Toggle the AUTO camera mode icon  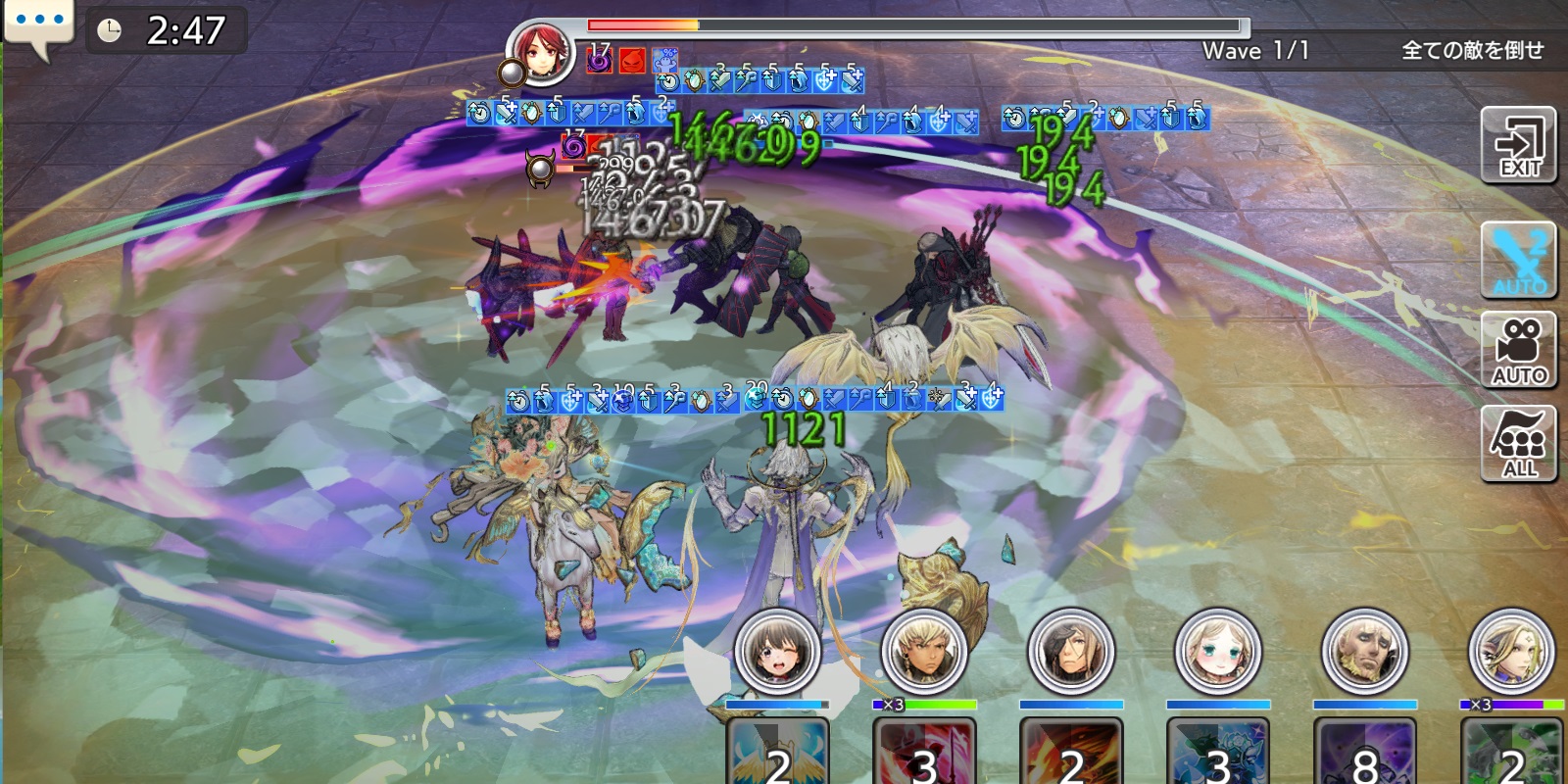click(1520, 350)
